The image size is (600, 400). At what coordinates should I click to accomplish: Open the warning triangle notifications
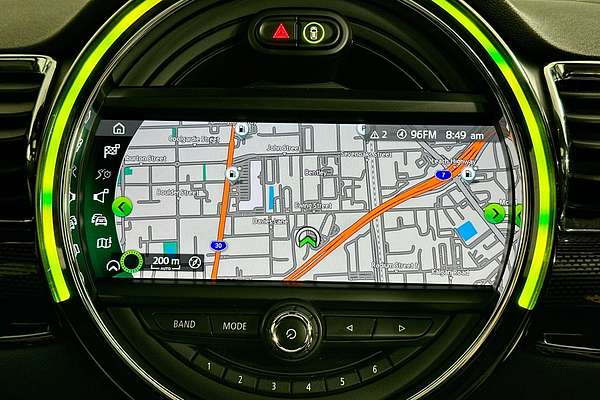click(x=376, y=133)
